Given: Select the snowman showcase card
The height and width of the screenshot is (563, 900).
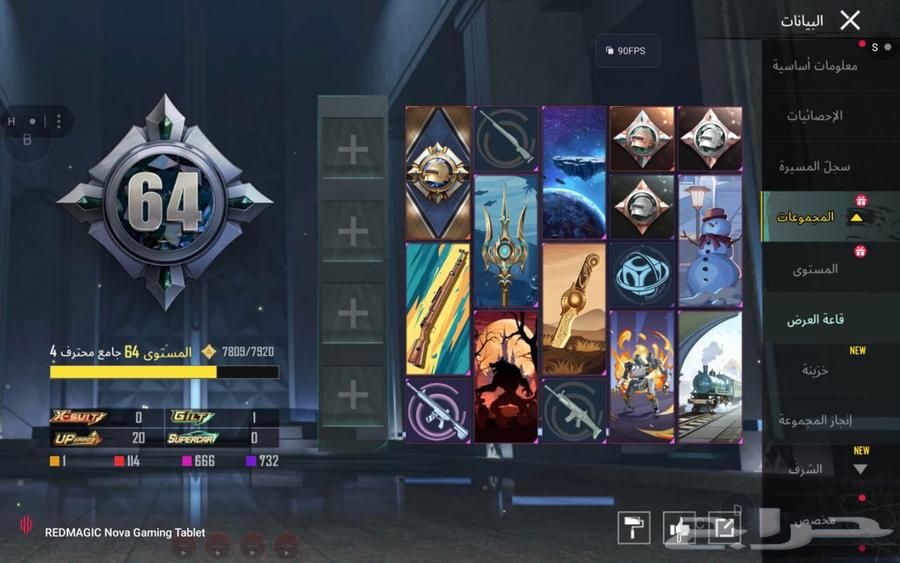Looking at the screenshot, I should (x=709, y=241).
